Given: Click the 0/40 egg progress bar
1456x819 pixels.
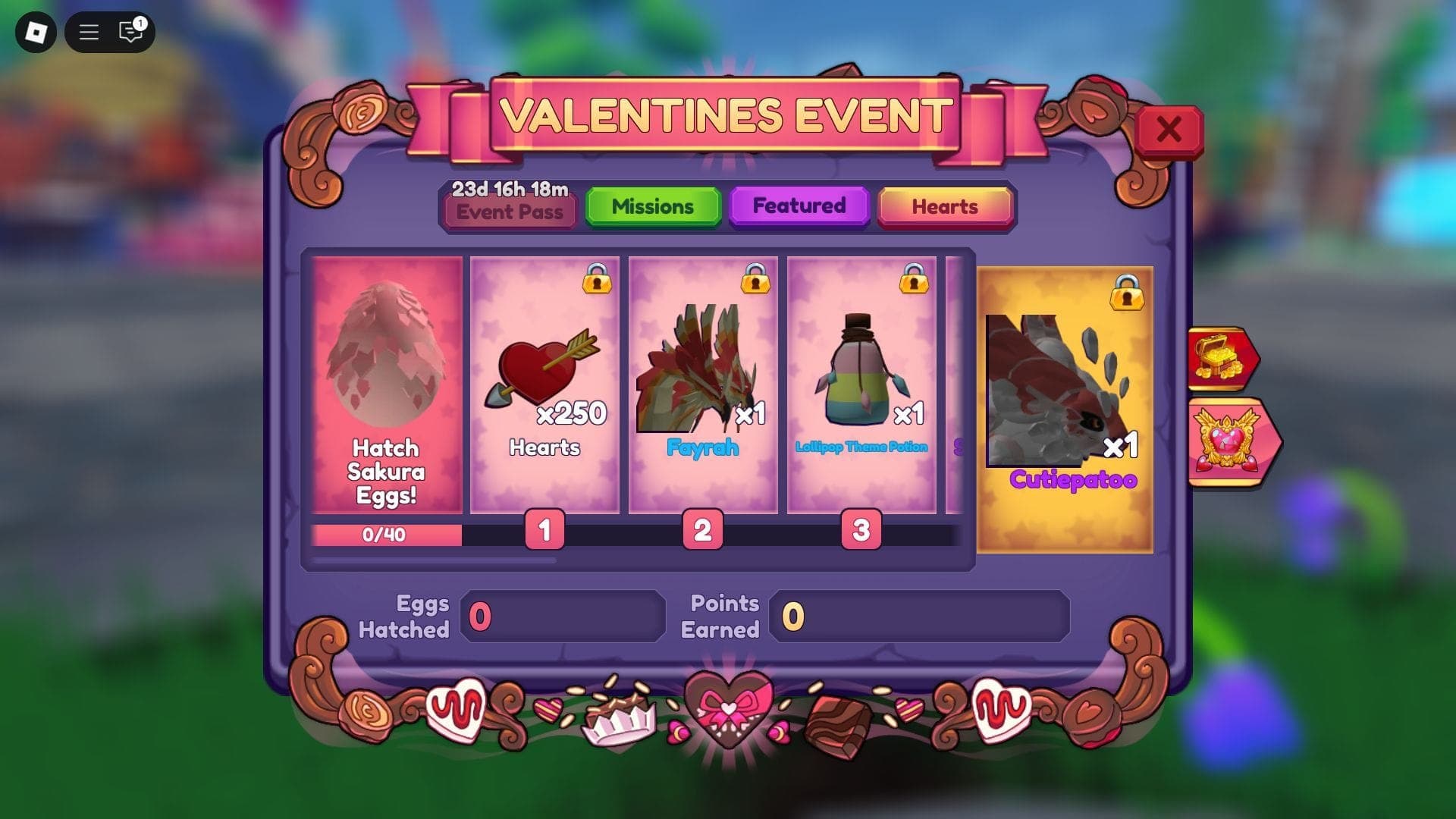Looking at the screenshot, I should click(385, 534).
